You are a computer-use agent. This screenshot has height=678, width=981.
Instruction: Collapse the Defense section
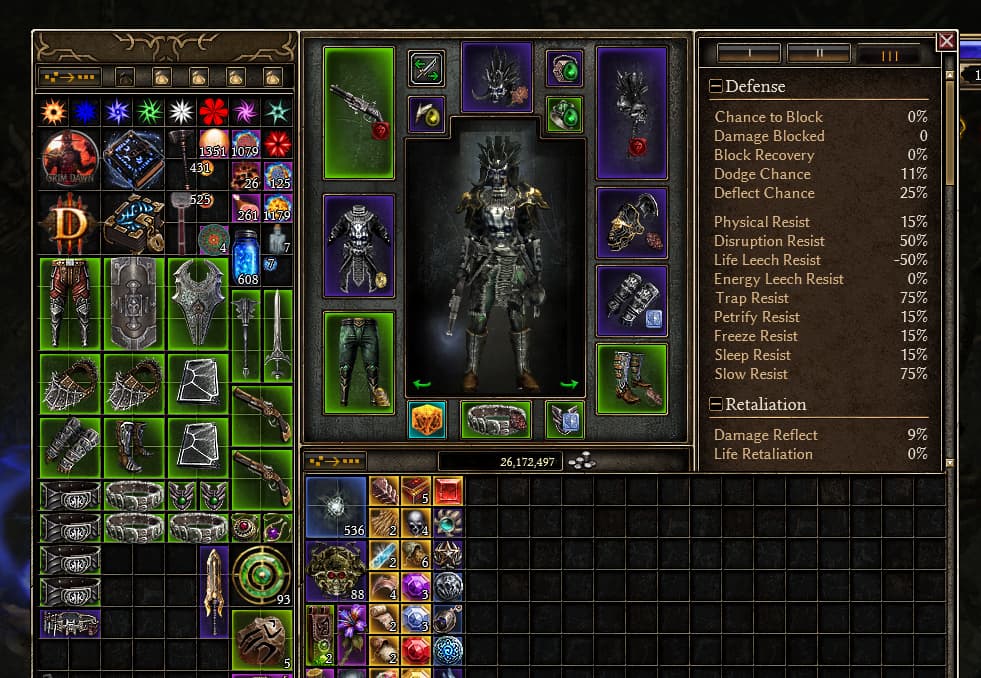pyautogui.click(x=716, y=87)
